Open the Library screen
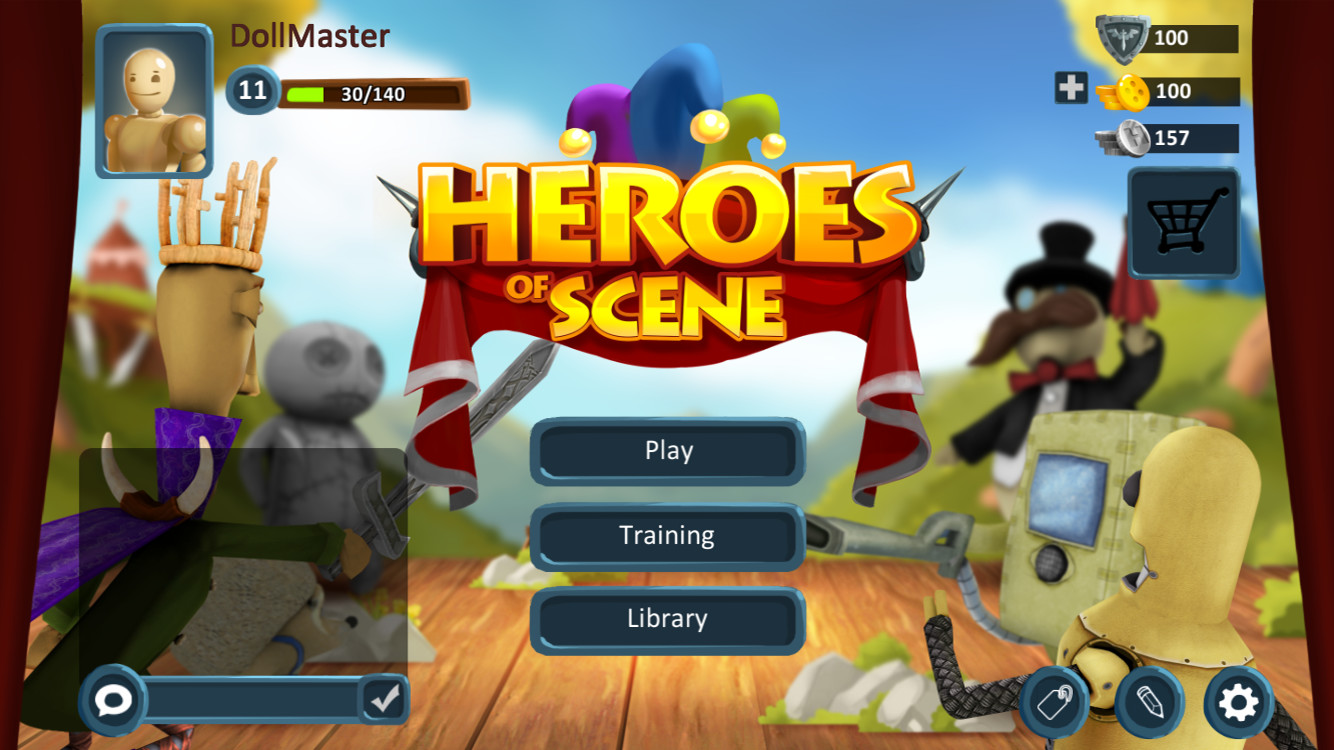Viewport: 1334px width, 750px height. click(x=667, y=619)
